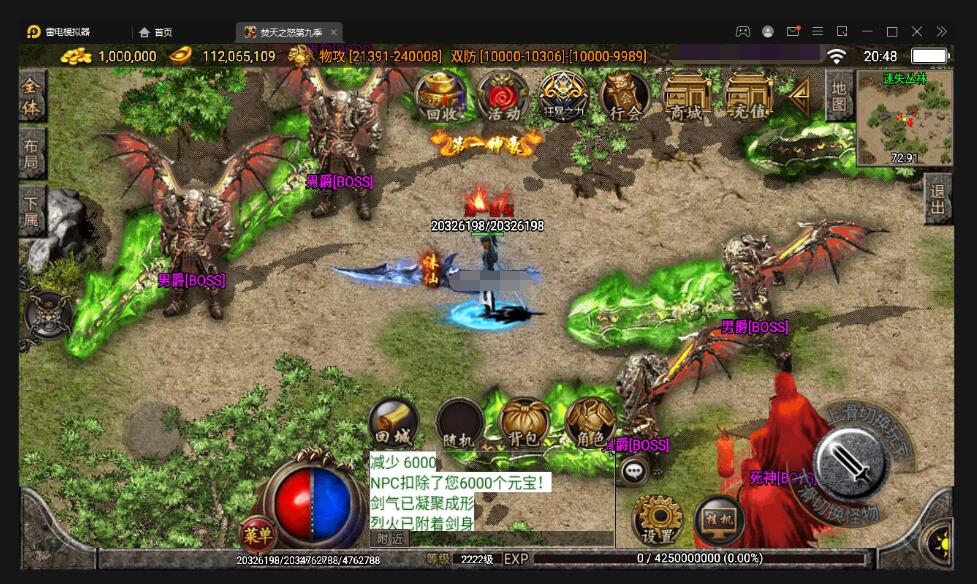Select the 全体 side tab

pos(33,97)
